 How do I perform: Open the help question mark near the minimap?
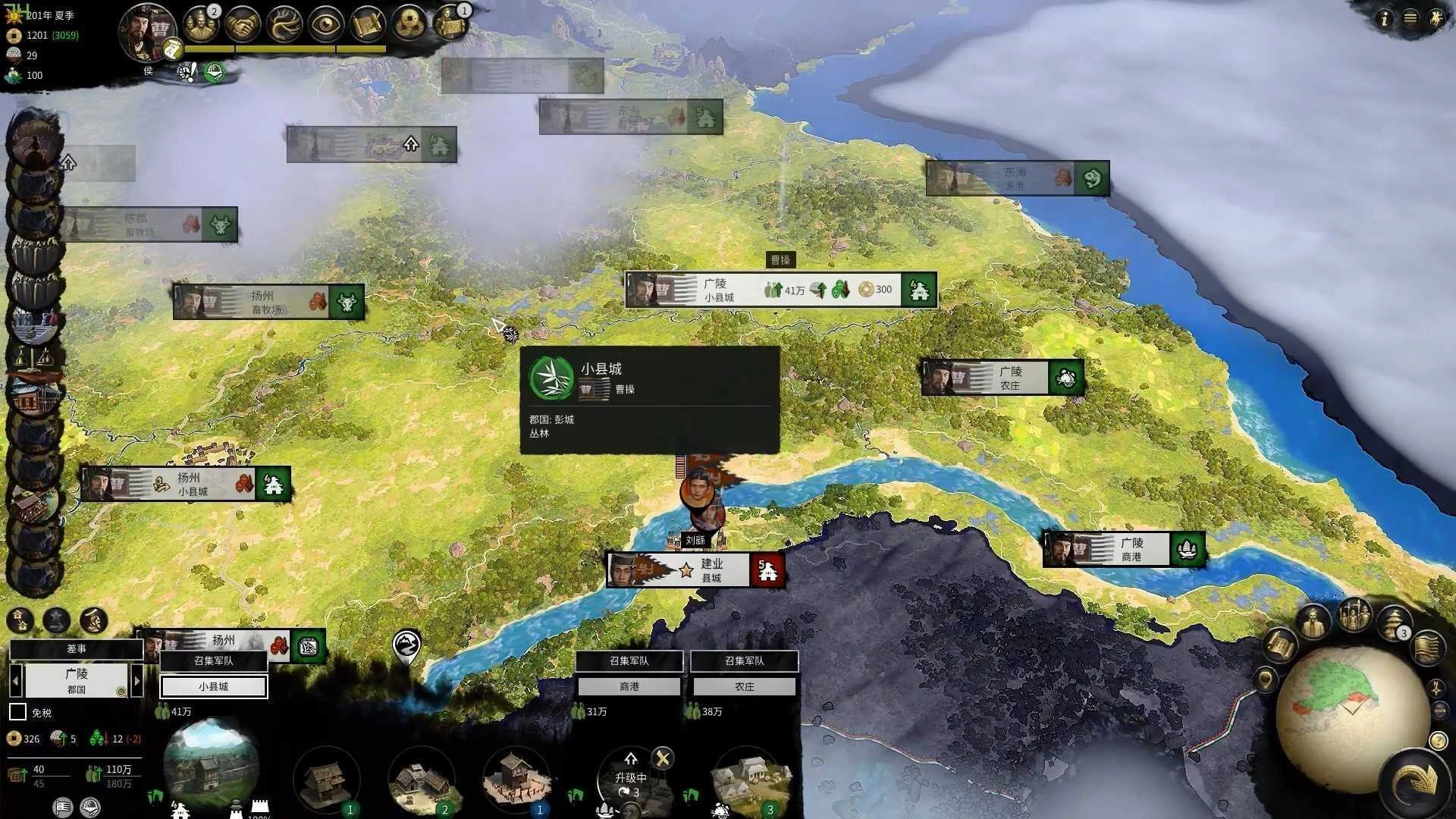(x=1438, y=740)
